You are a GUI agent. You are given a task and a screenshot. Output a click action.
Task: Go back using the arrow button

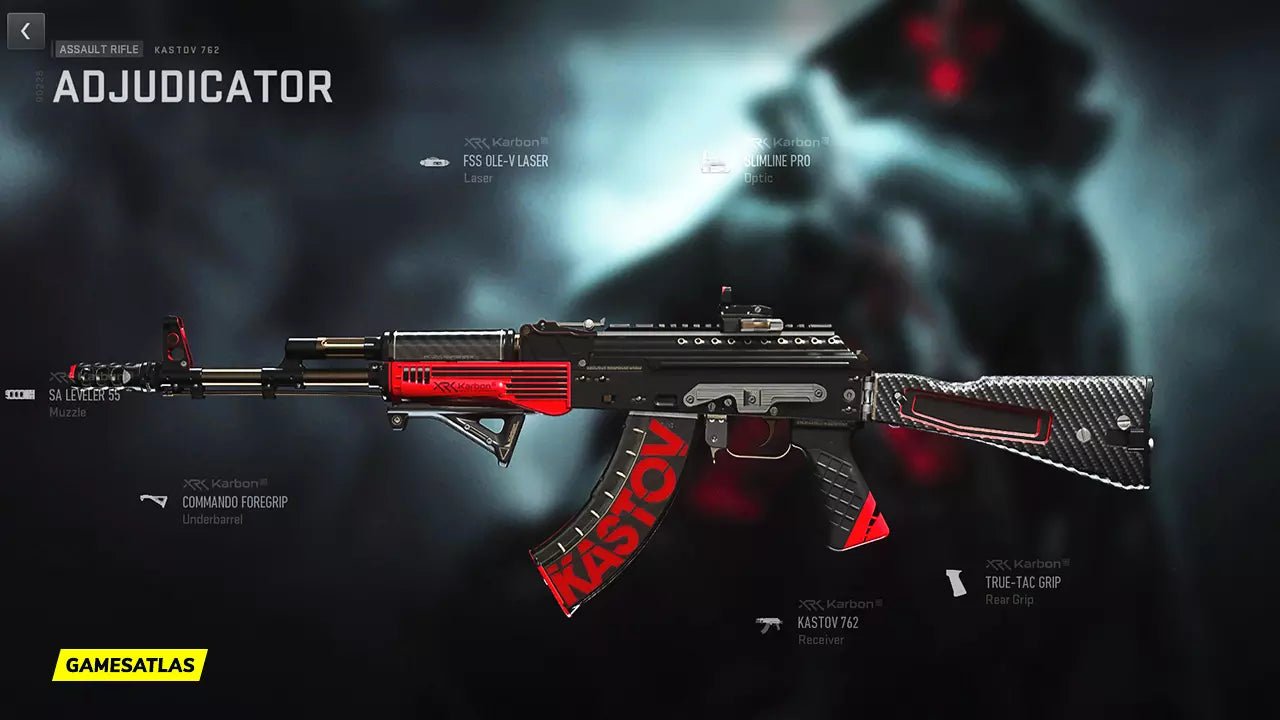pyautogui.click(x=26, y=31)
